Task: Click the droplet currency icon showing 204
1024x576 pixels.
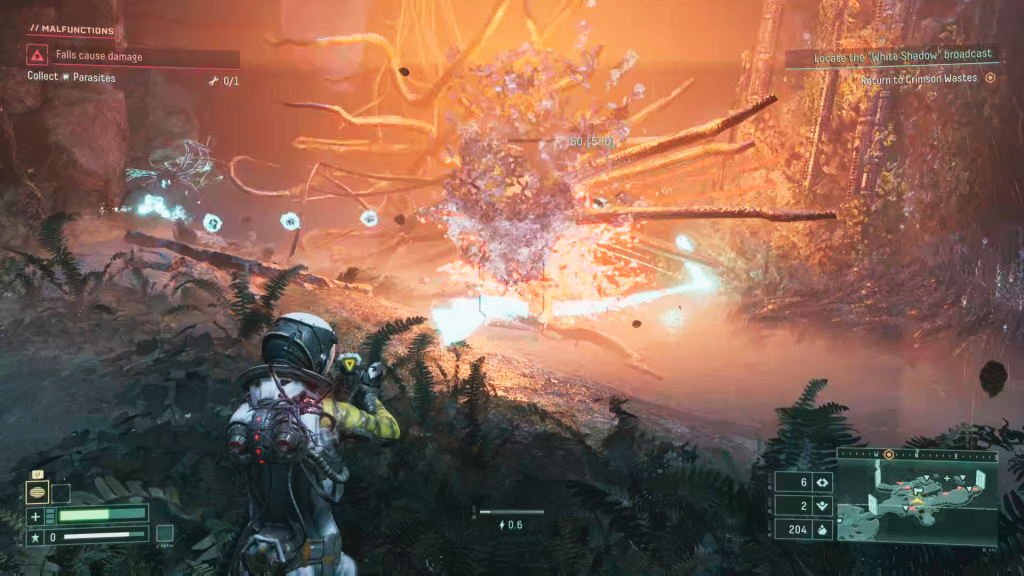Action: point(822,529)
